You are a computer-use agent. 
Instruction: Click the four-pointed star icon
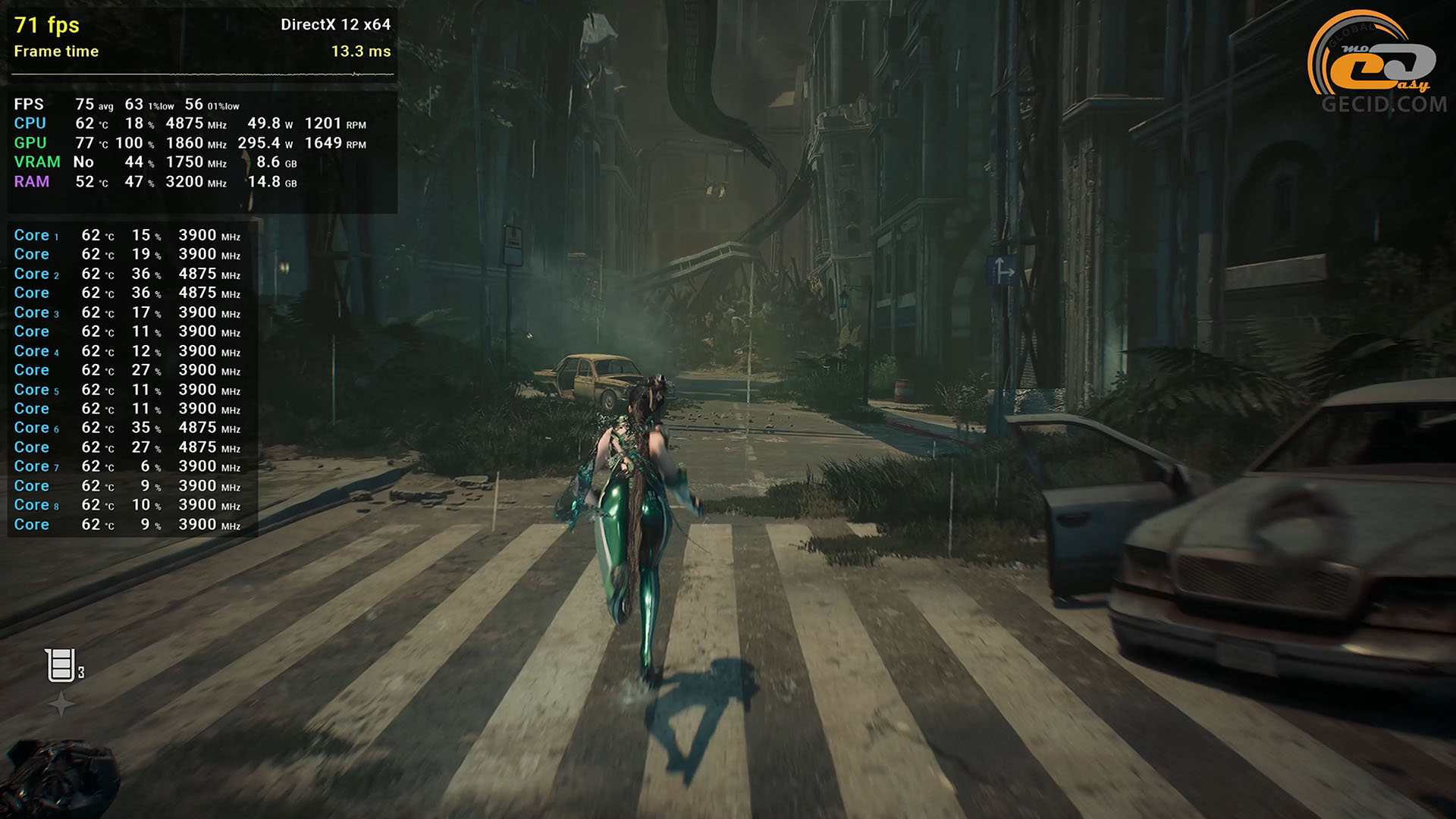click(x=61, y=704)
